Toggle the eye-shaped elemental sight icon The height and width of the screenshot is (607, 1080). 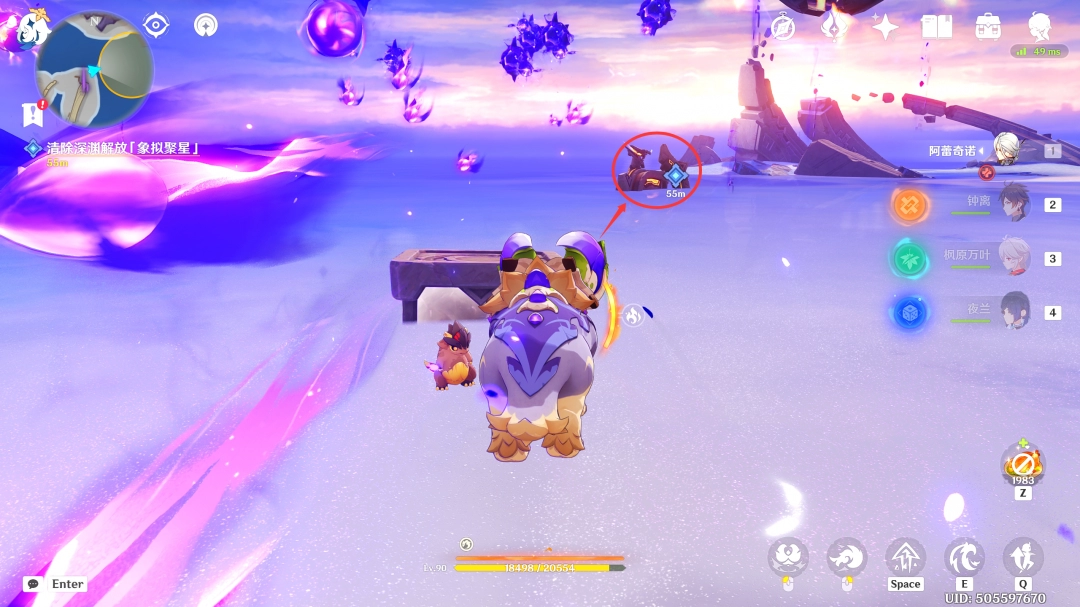(156, 25)
